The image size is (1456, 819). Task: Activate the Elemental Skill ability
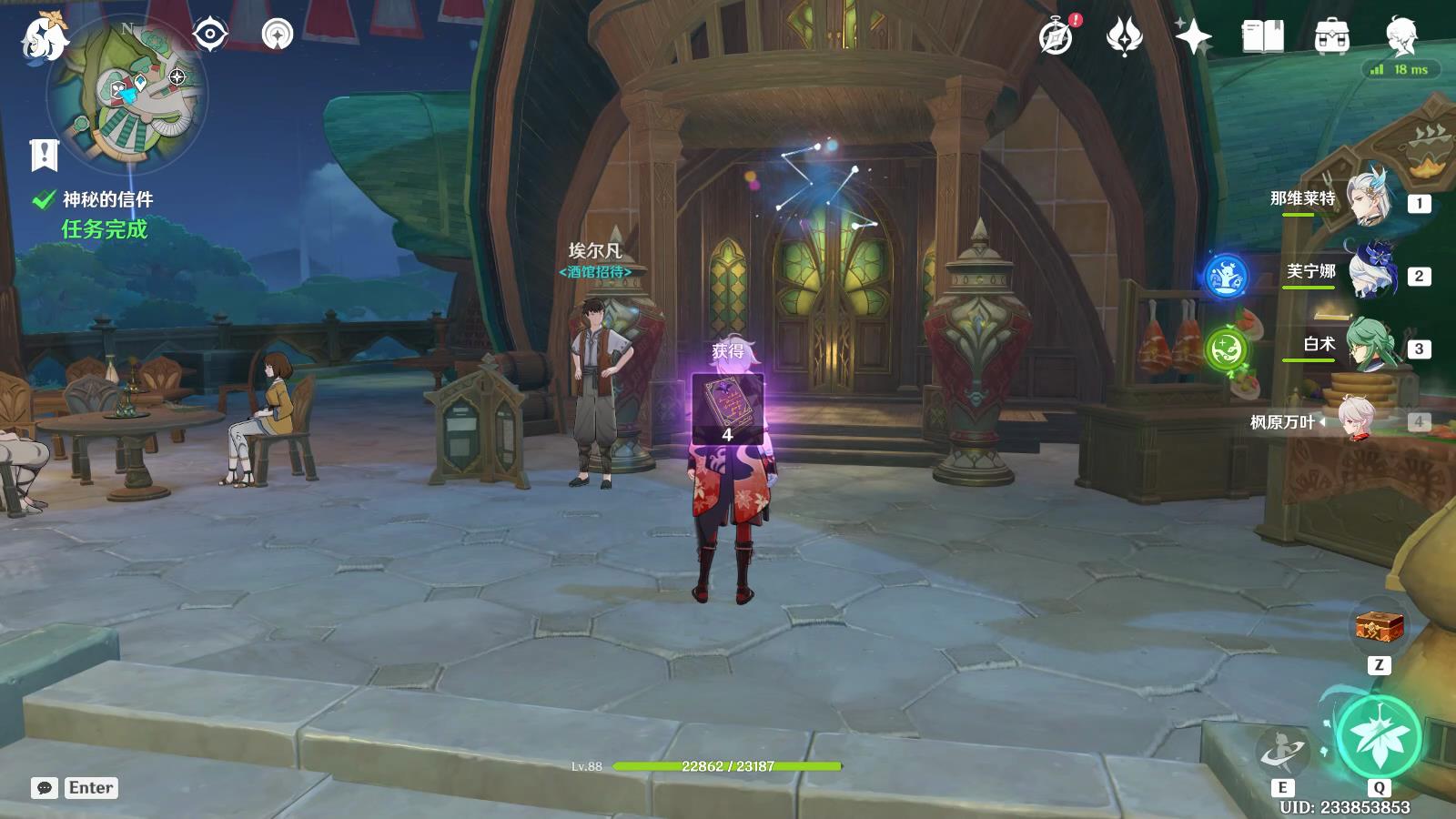[1282, 752]
